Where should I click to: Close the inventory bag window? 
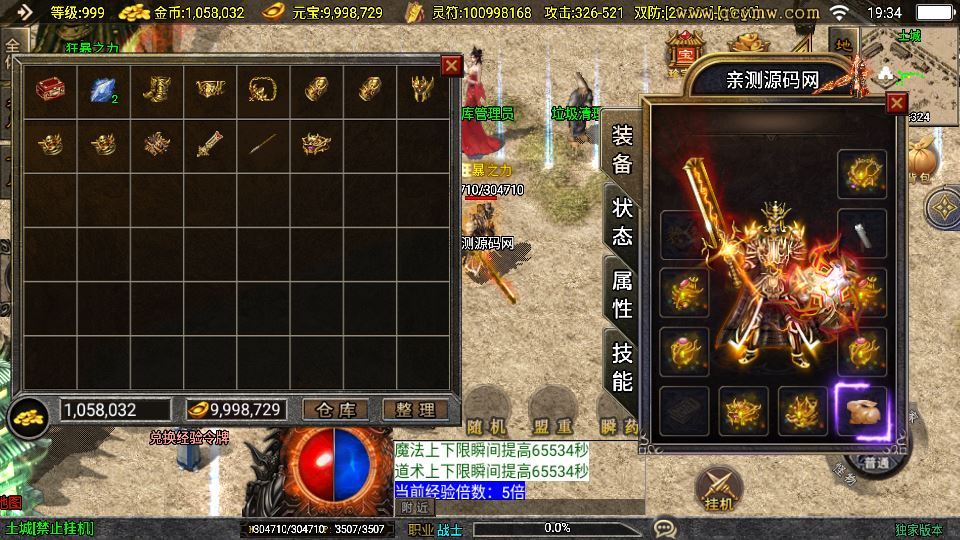coord(452,66)
